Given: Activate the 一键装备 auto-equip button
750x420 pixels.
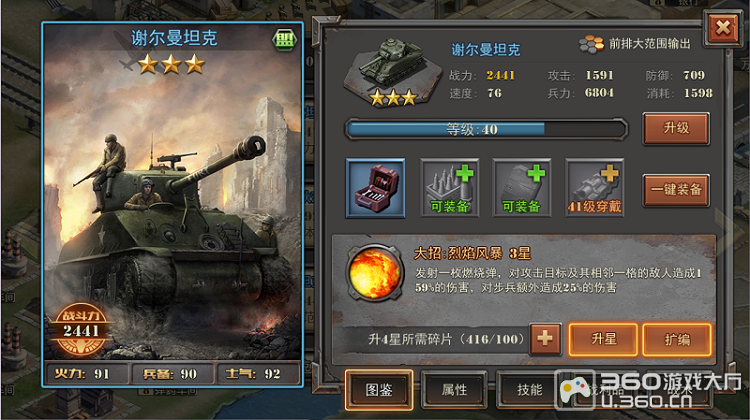Looking at the screenshot, I should [x=676, y=188].
